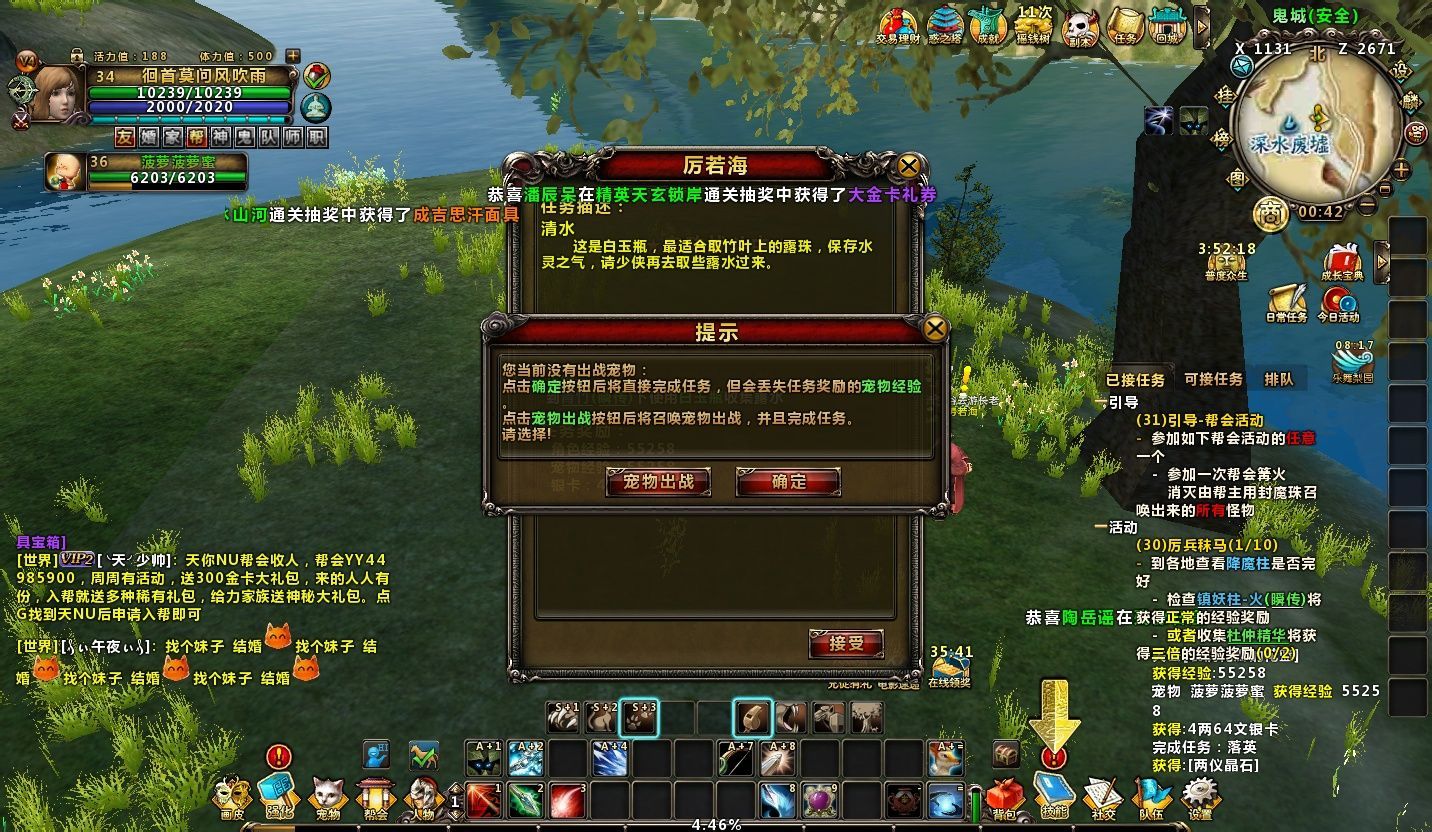
Task: Open the 设置 settings gear
Action: click(x=1200, y=797)
